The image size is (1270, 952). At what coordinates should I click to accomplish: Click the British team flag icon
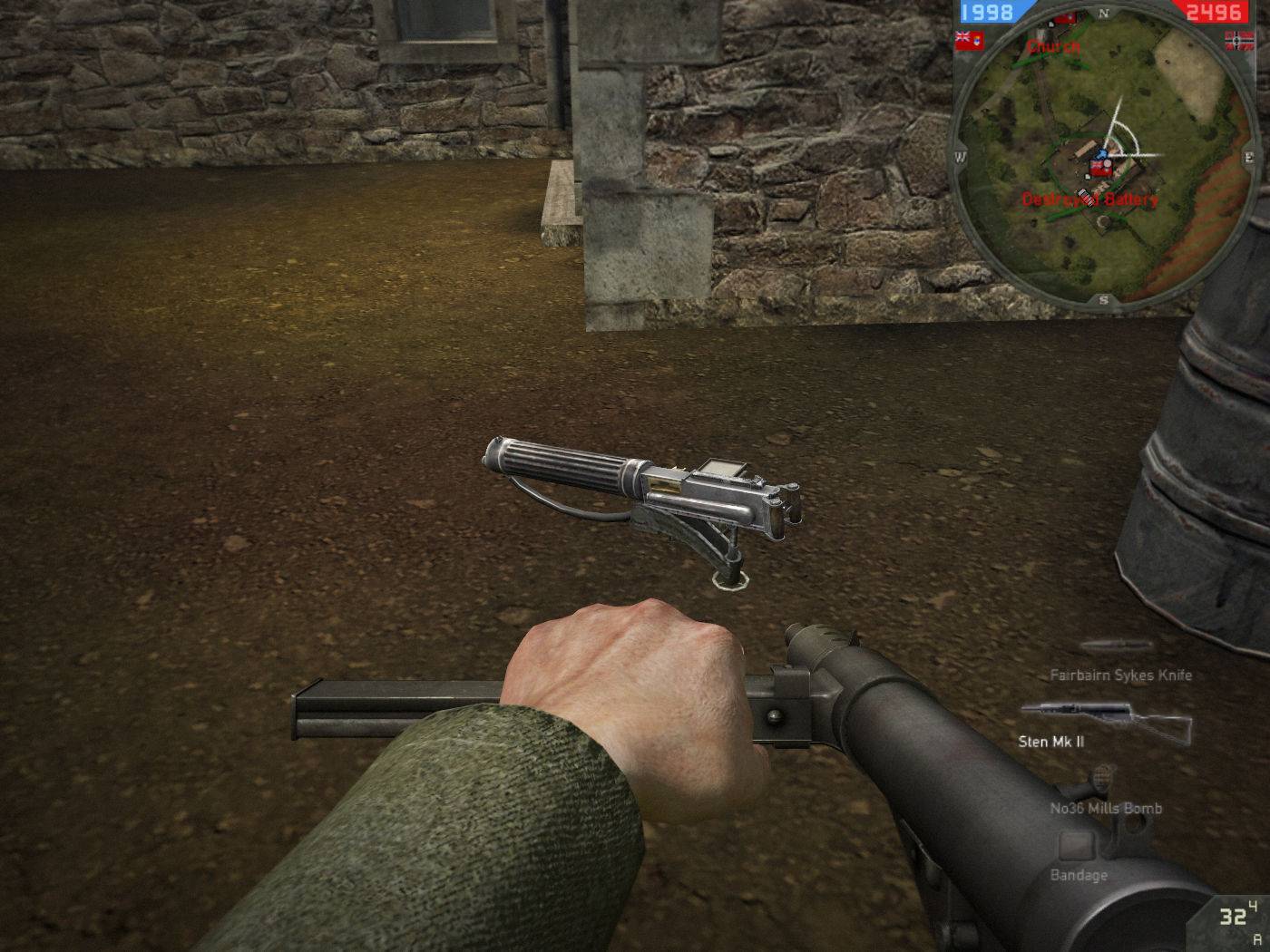coord(969,41)
